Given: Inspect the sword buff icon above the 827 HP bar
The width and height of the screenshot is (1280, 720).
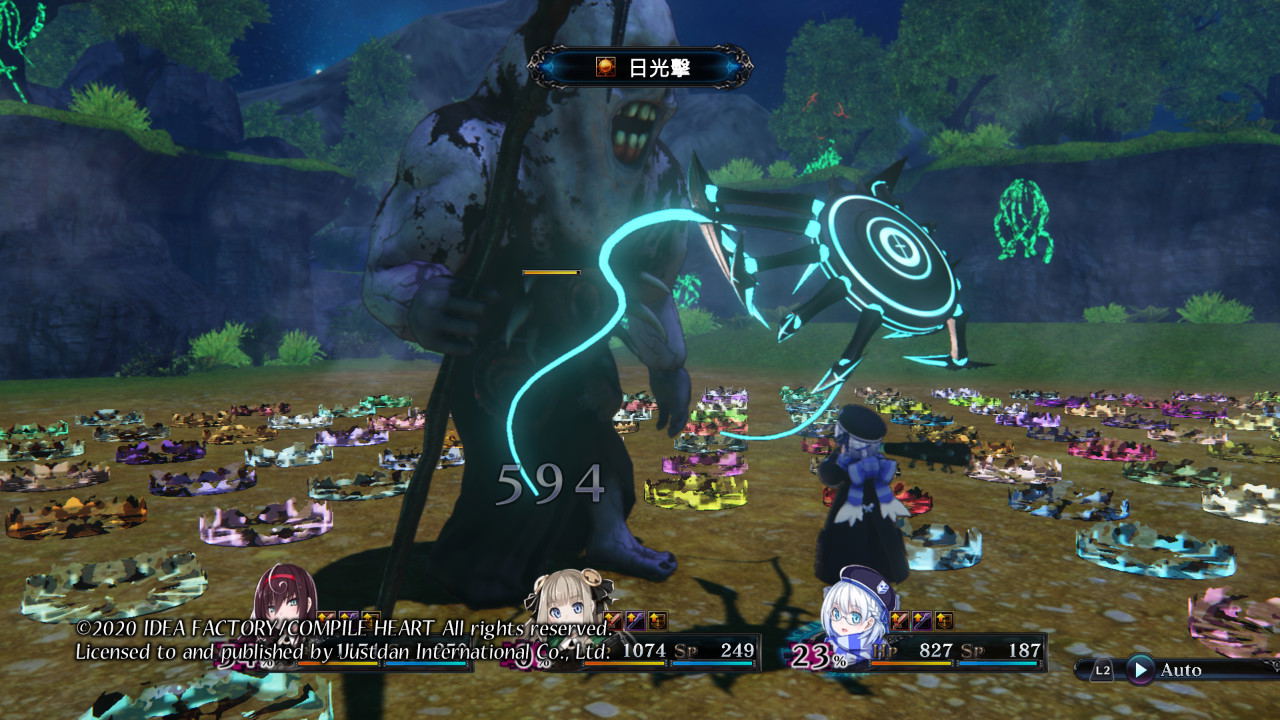Looking at the screenshot, I should coord(899,621).
